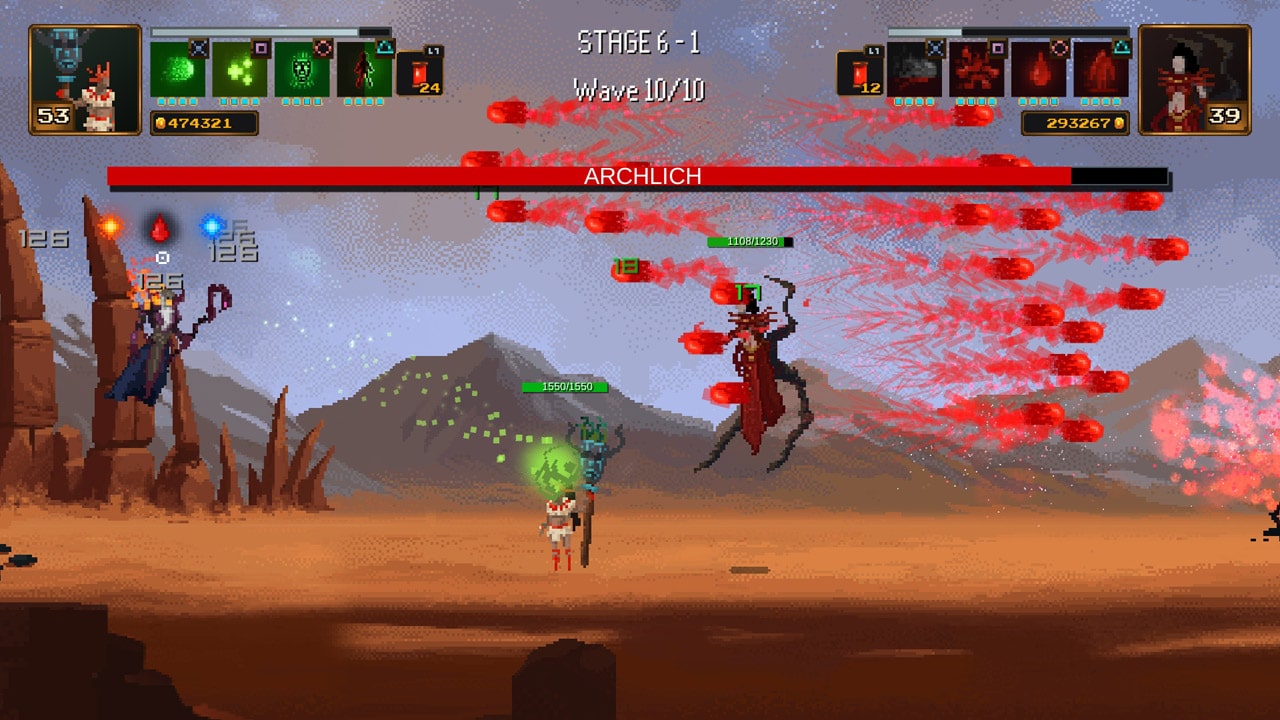Select the glowing green mask skill icon

point(302,72)
